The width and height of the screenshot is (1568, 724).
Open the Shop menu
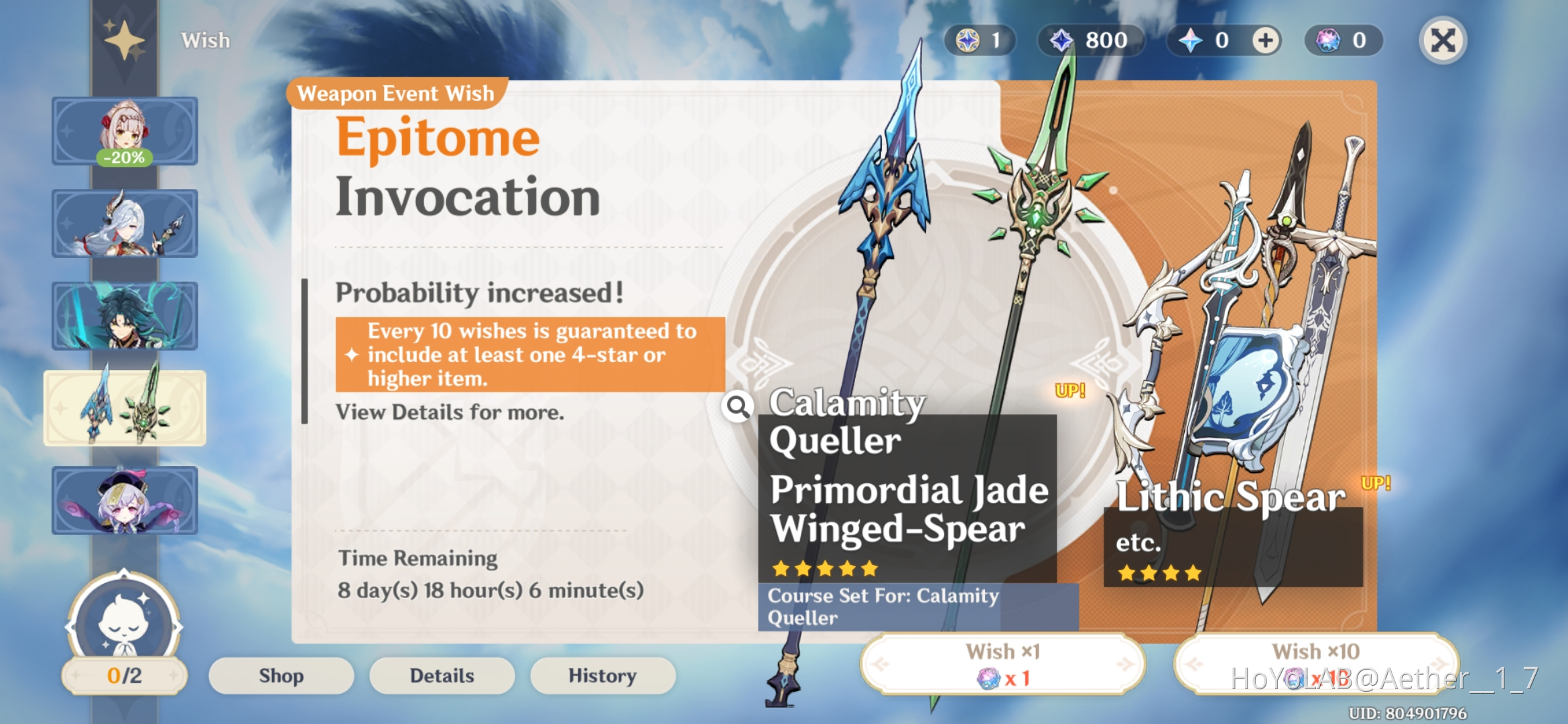pos(280,676)
